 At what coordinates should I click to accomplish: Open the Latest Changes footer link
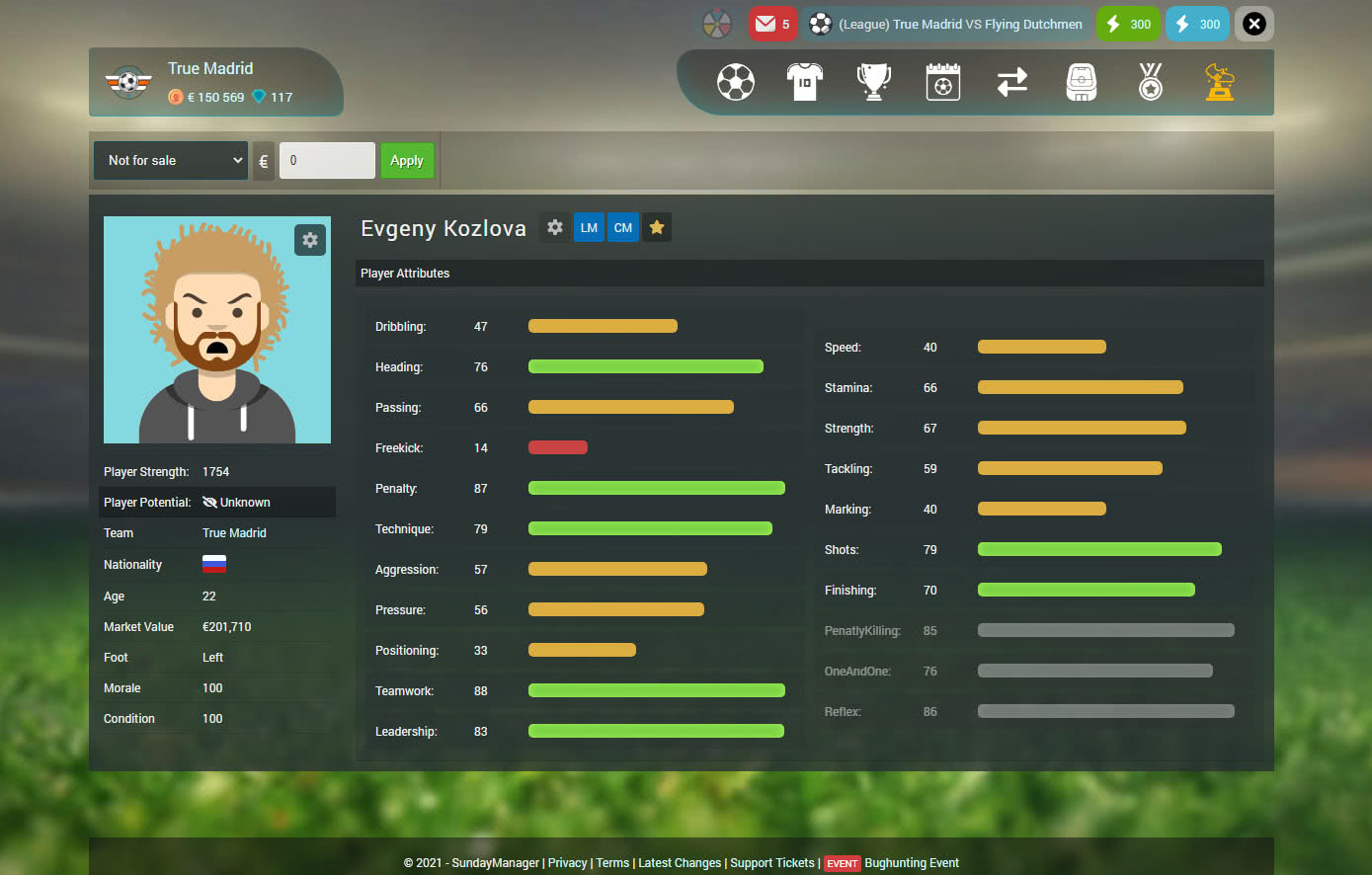tap(680, 863)
